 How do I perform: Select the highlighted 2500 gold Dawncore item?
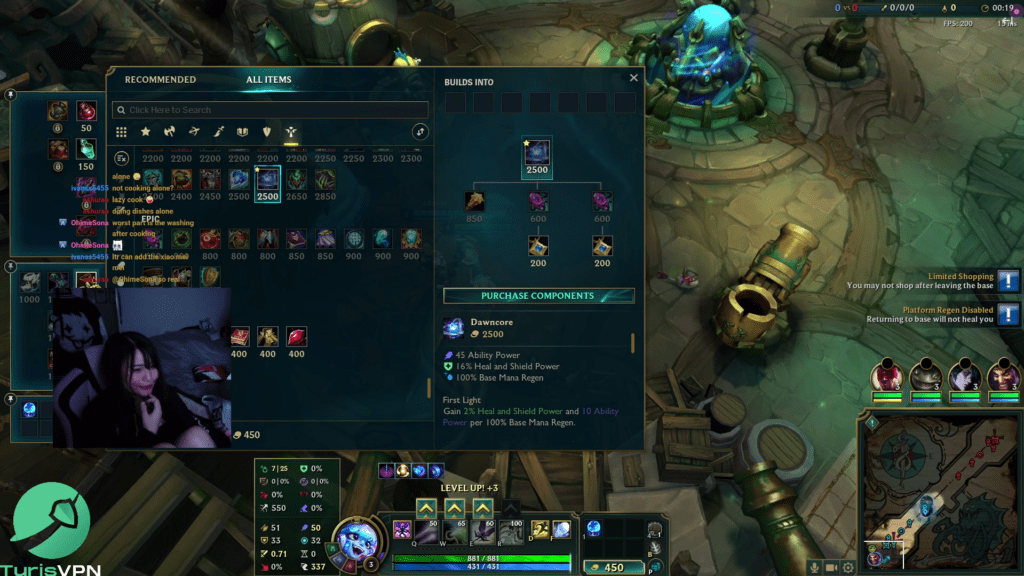tap(267, 180)
